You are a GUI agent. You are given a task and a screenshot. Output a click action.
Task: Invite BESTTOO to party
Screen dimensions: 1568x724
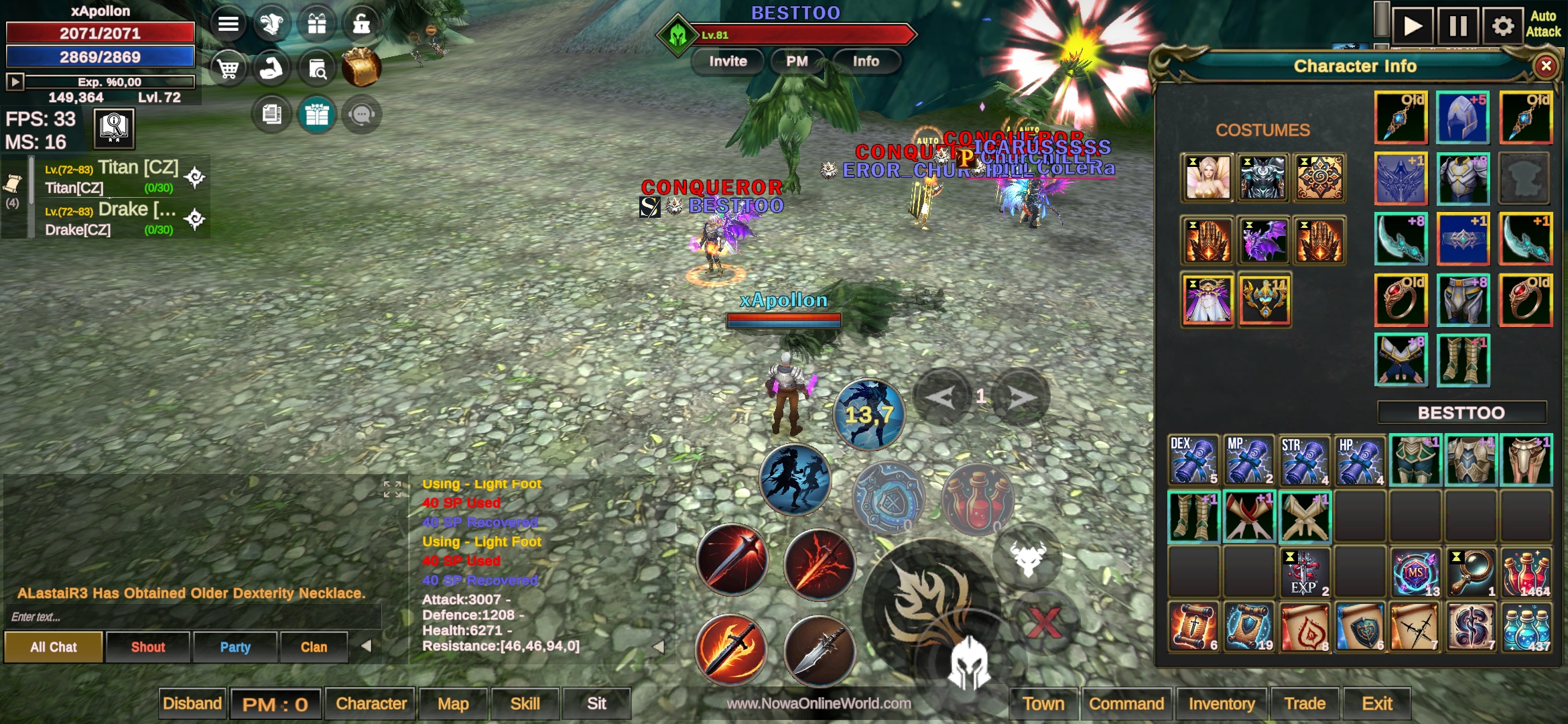pos(728,62)
